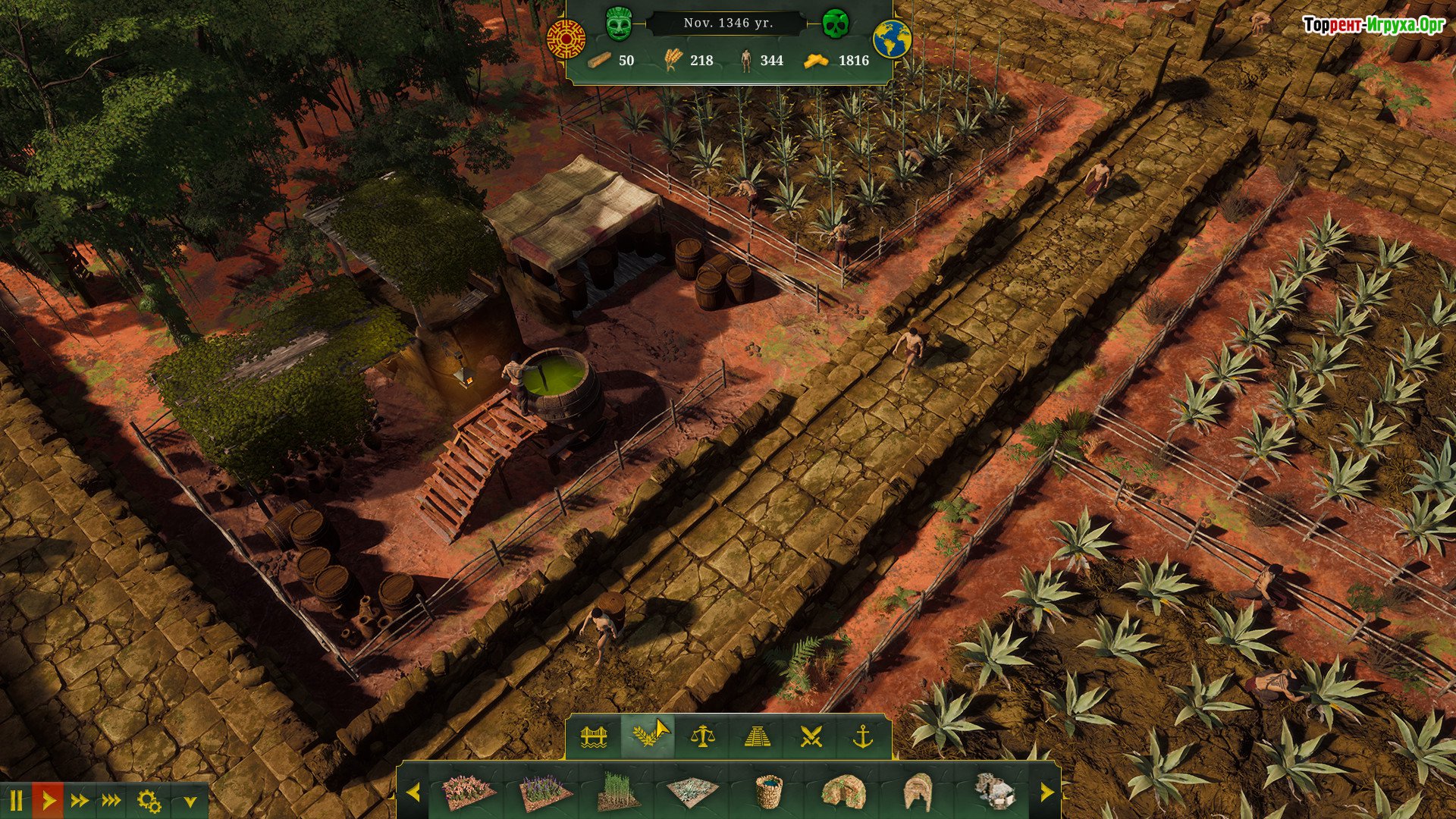Switch to double fast-forward speed
This screenshot has height=819, width=1456.
click(x=80, y=800)
